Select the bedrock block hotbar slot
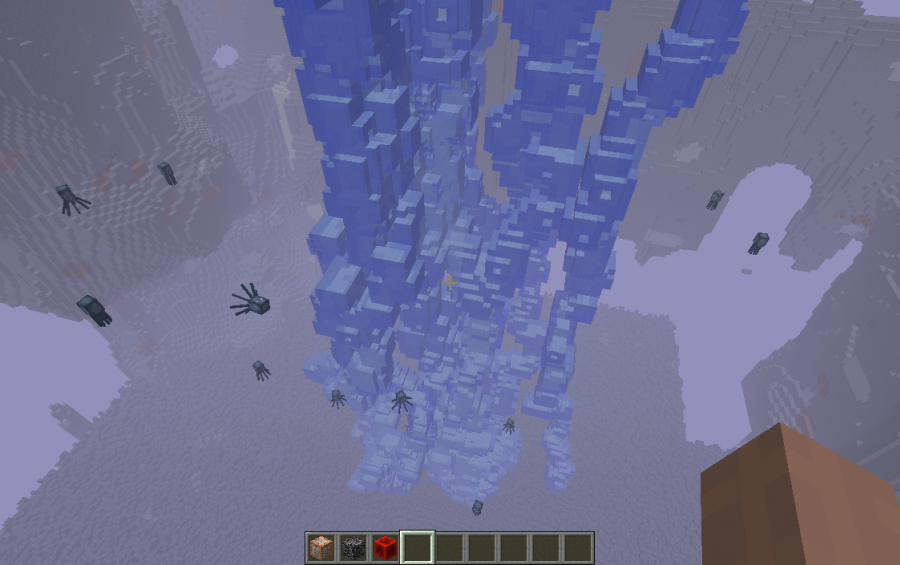The height and width of the screenshot is (565, 900). [353, 547]
